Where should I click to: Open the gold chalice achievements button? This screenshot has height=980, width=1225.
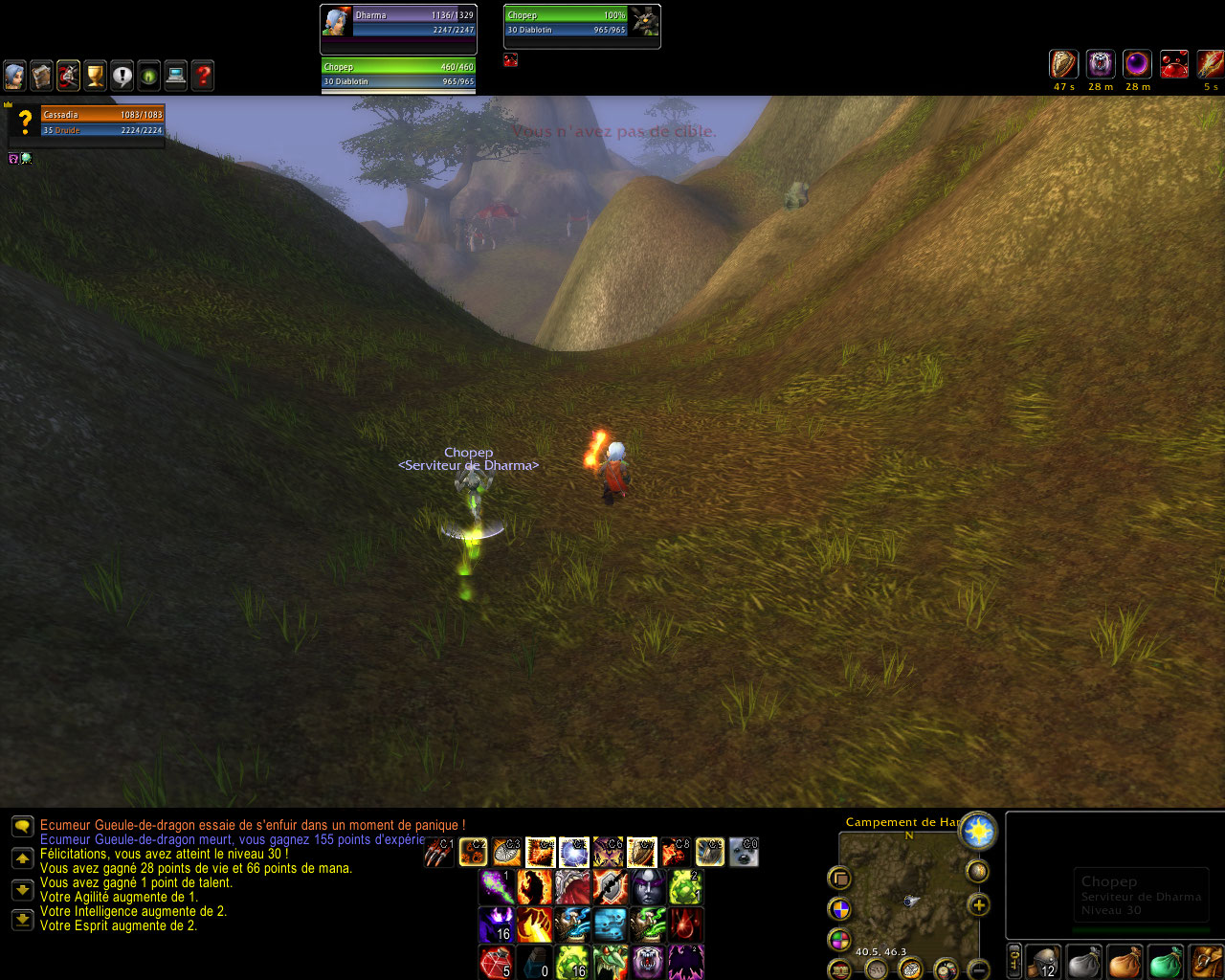[x=95, y=76]
